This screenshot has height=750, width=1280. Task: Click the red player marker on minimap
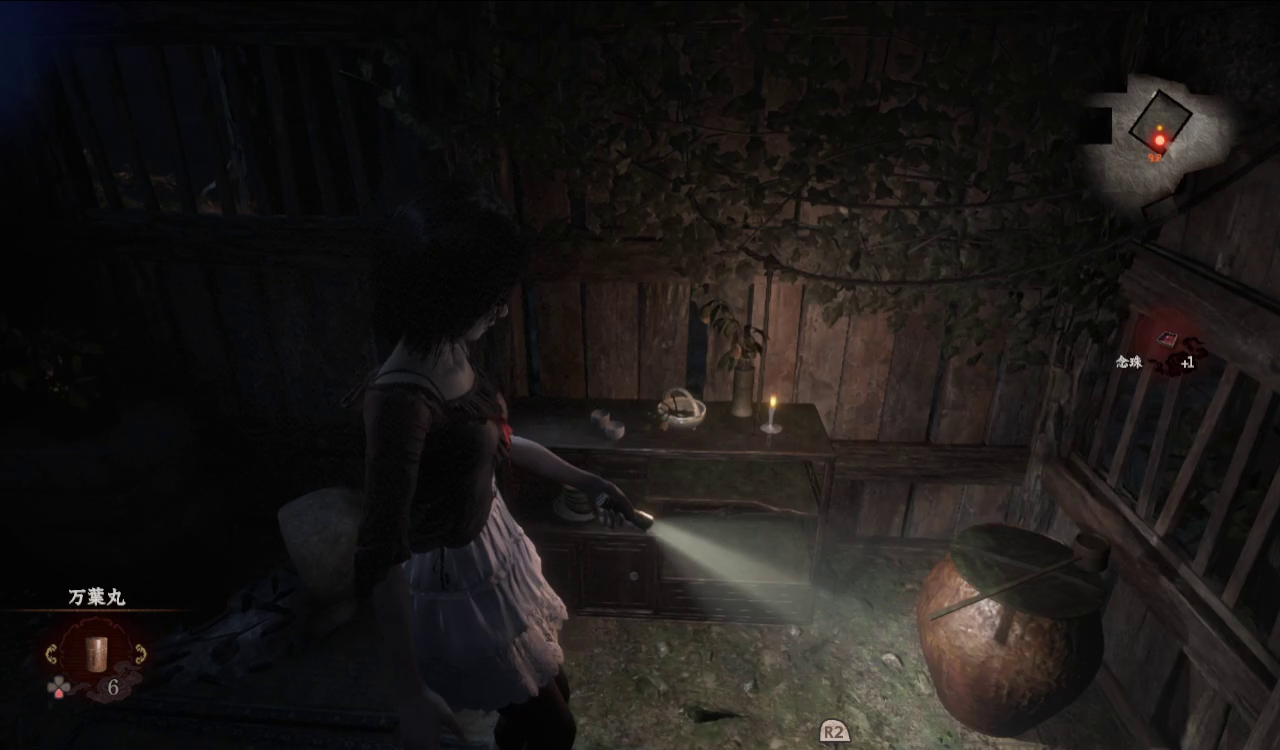pyautogui.click(x=1160, y=140)
